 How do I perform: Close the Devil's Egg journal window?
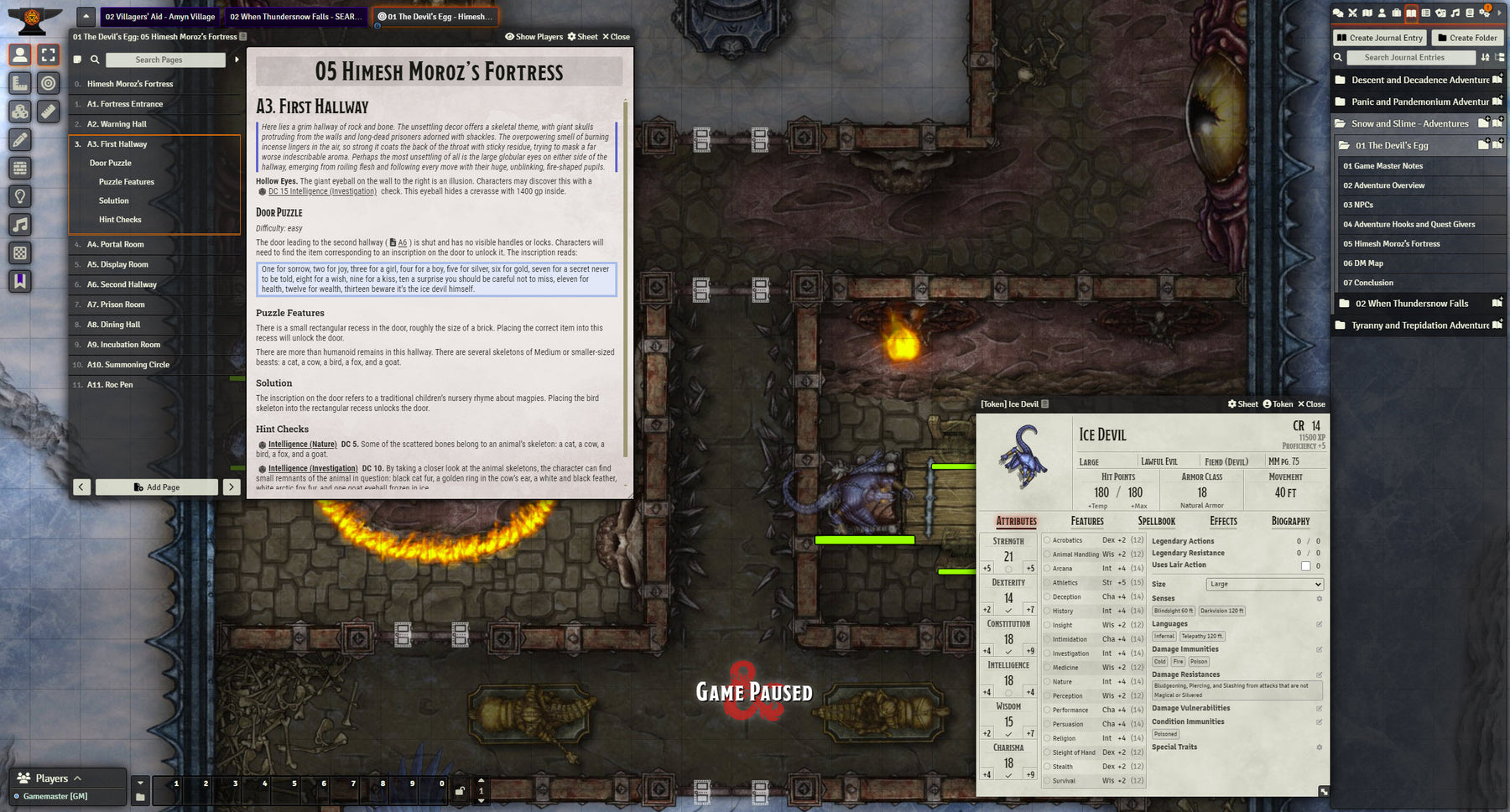pos(616,37)
